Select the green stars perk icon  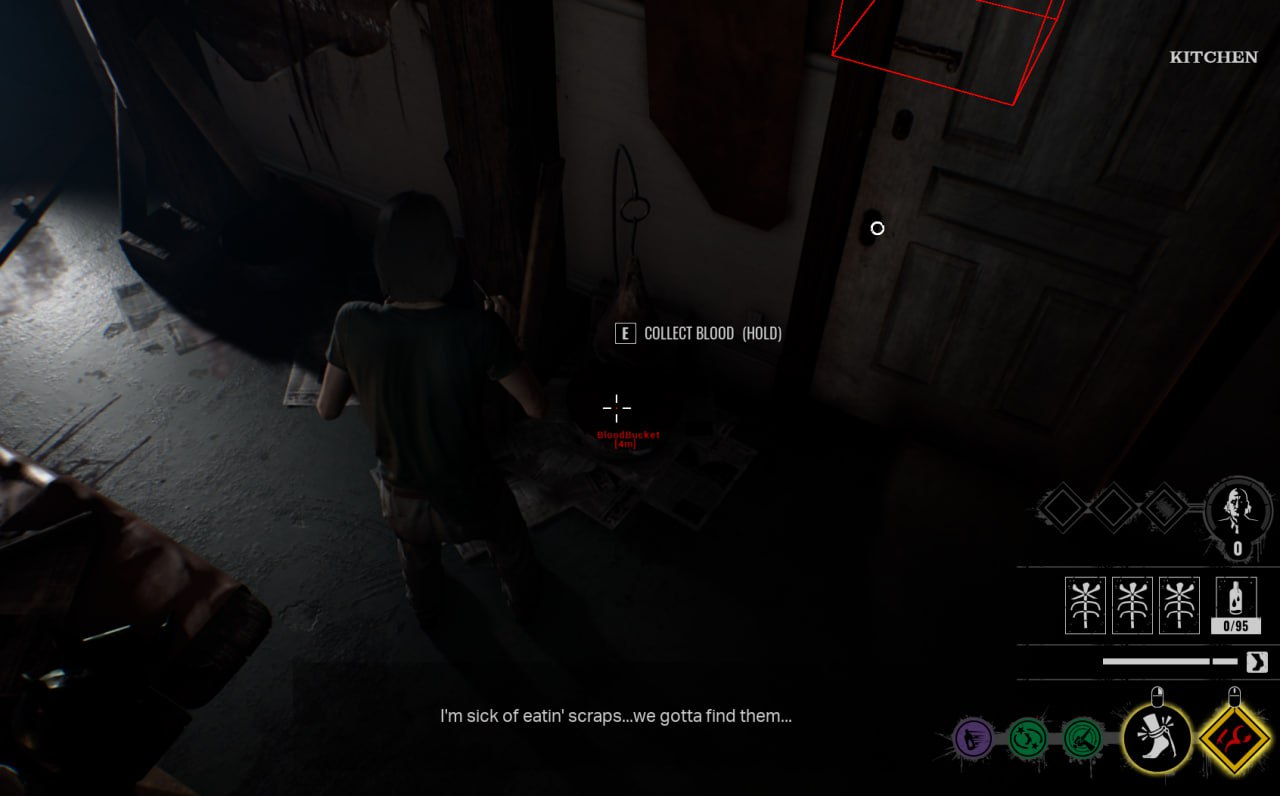pyautogui.click(x=1027, y=739)
